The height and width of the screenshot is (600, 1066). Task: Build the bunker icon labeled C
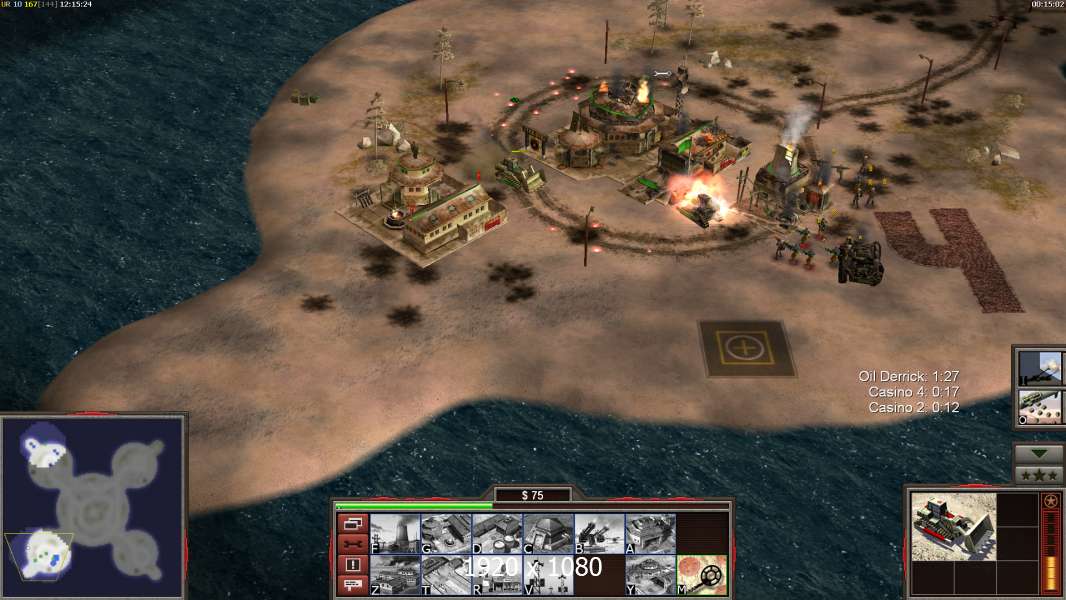coord(547,534)
